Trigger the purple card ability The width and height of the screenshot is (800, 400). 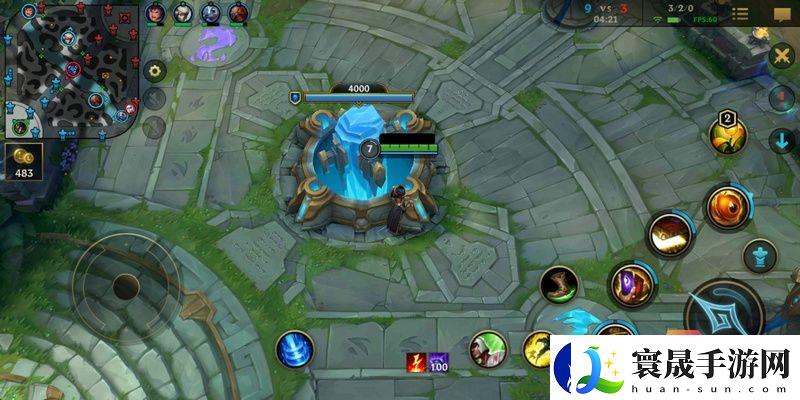633,285
